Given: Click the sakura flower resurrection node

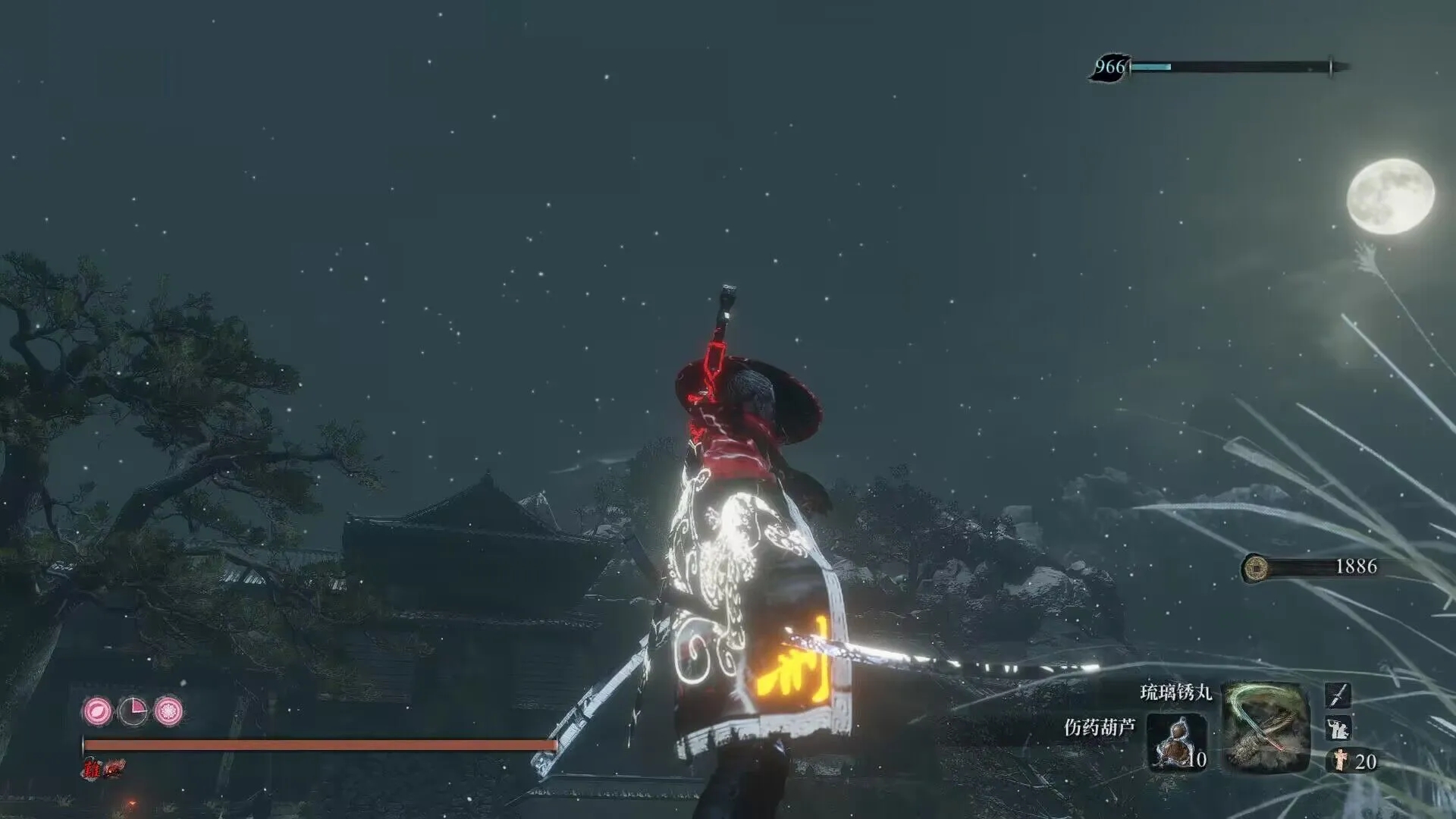Looking at the screenshot, I should [x=168, y=711].
